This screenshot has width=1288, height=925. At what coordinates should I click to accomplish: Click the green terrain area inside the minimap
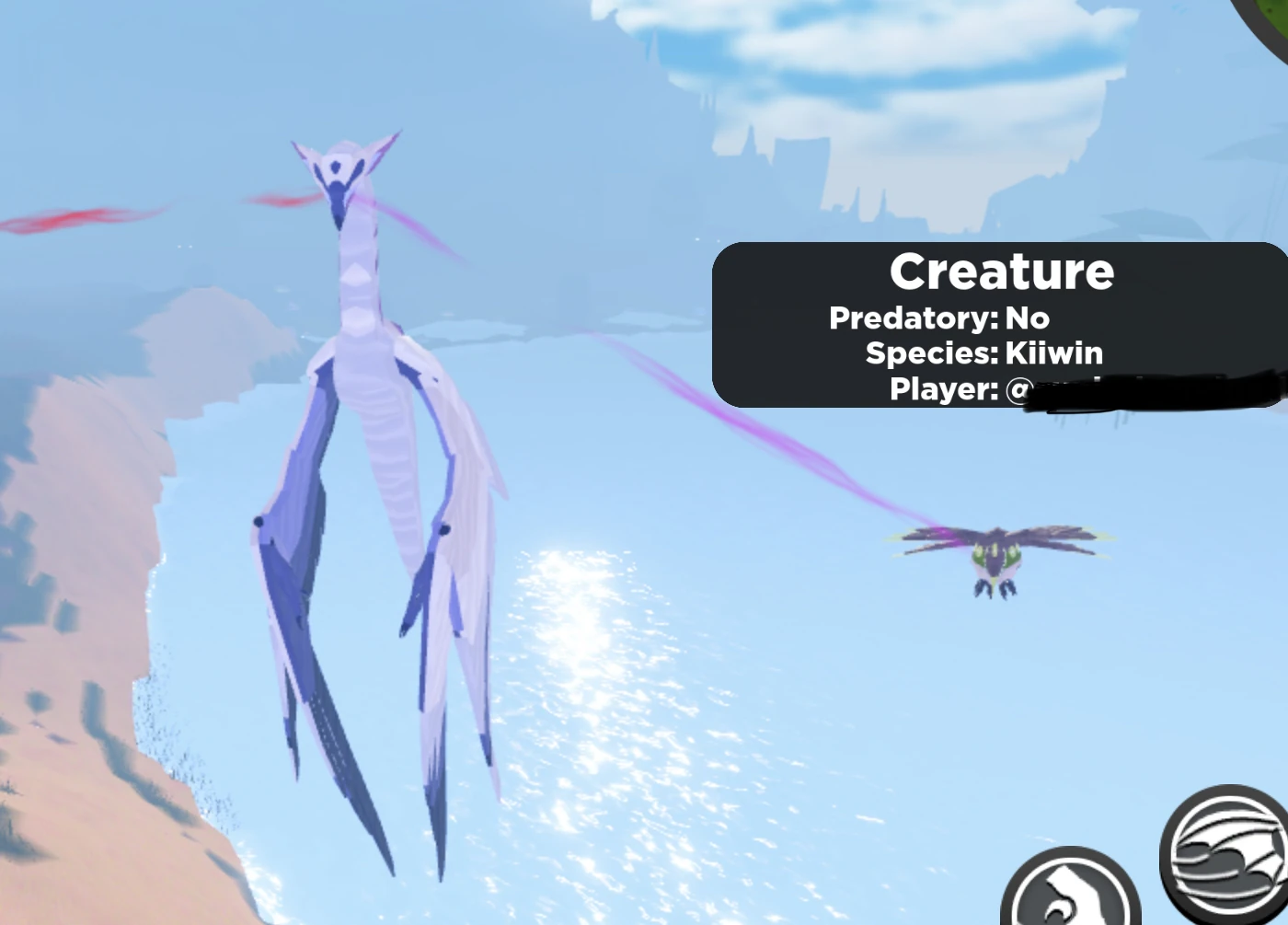pos(1279,11)
